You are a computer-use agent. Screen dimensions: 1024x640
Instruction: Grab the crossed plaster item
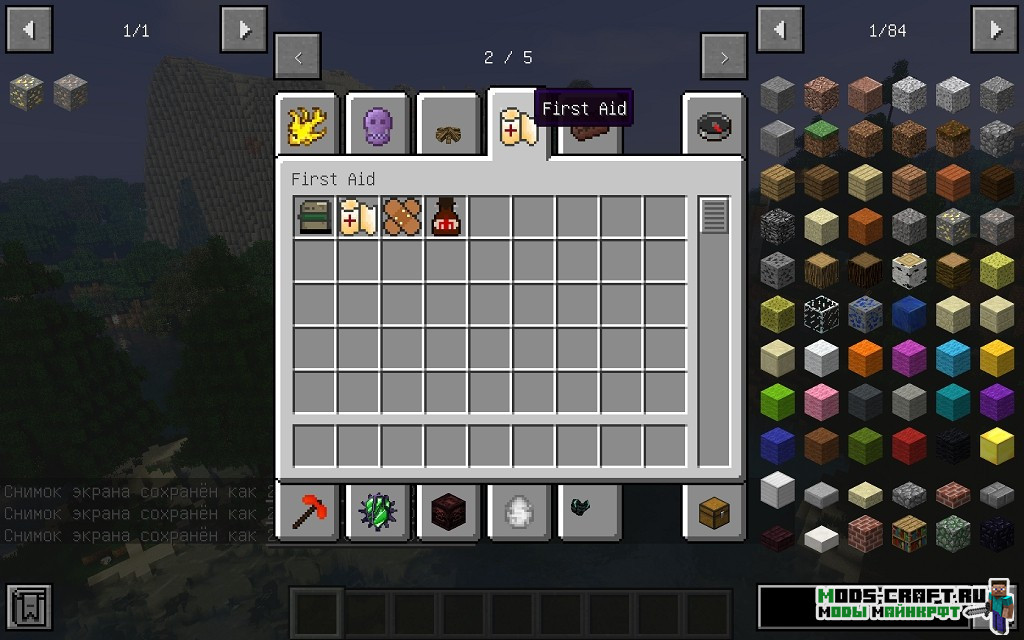(x=402, y=217)
